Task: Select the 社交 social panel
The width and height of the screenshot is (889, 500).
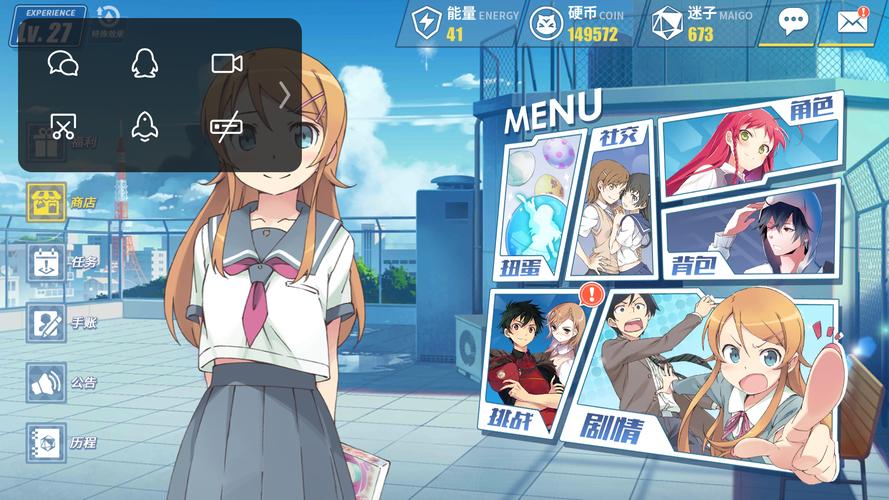Action: (x=617, y=201)
